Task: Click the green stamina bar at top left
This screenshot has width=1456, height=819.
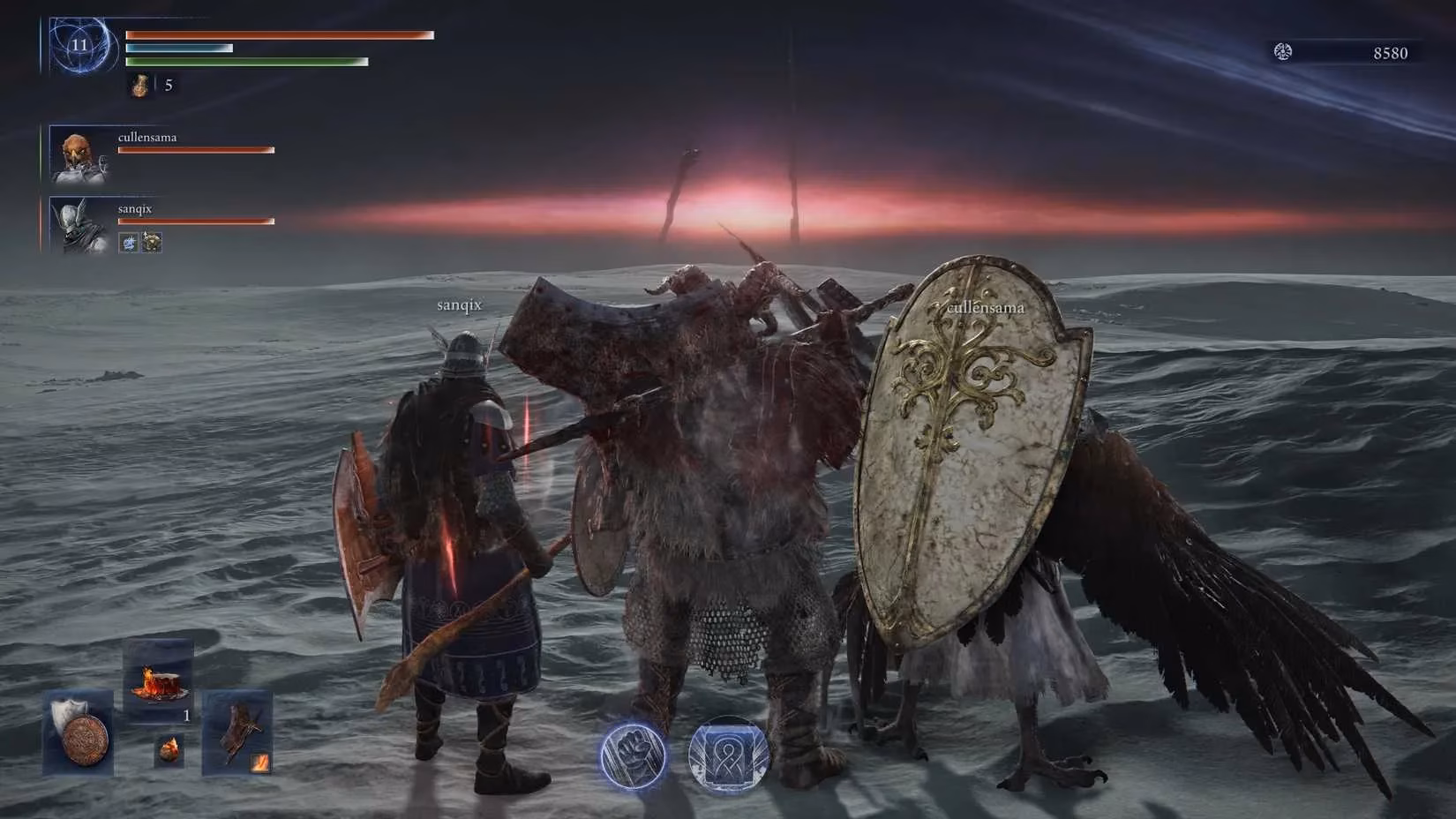Action: click(x=247, y=63)
